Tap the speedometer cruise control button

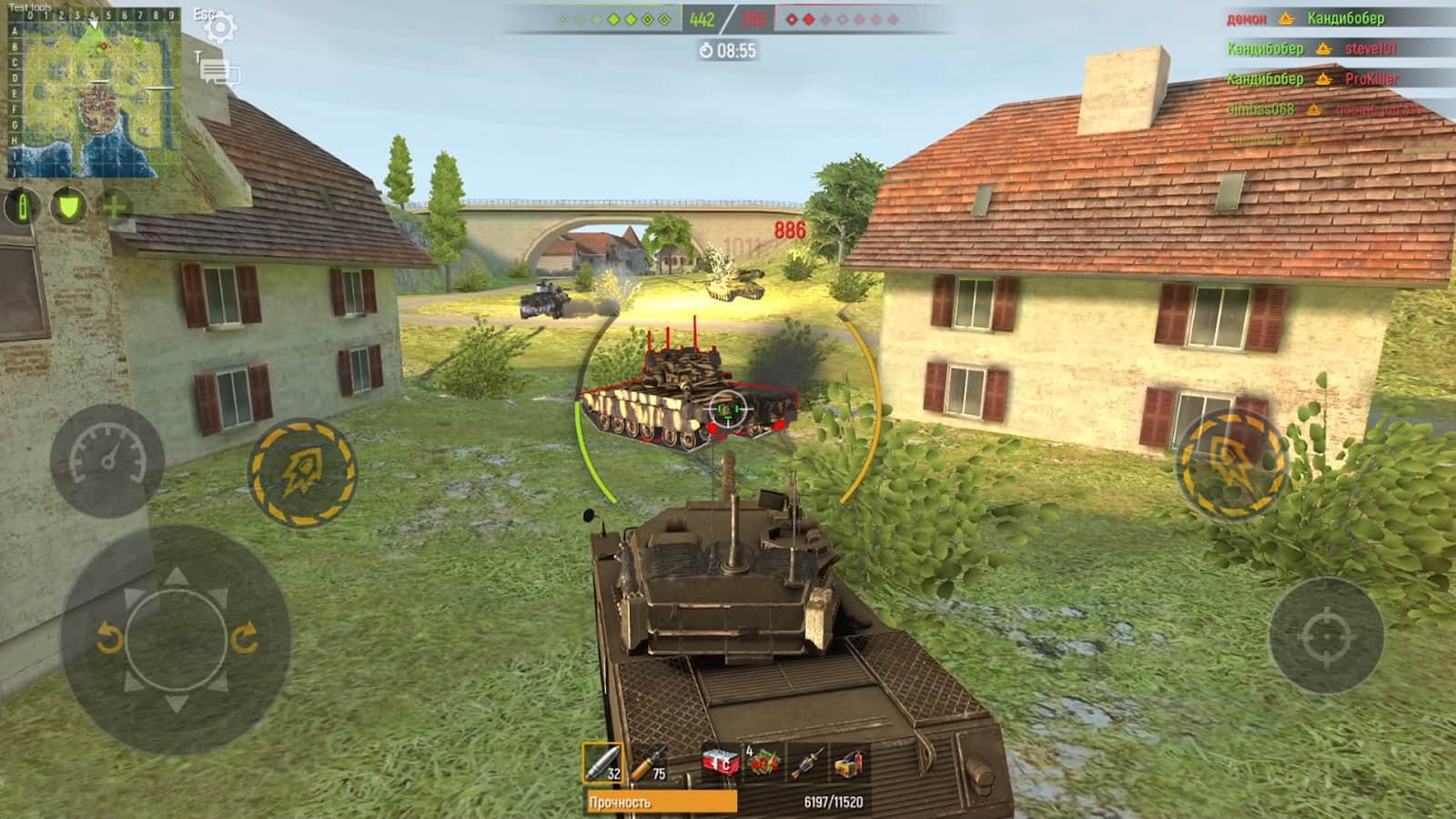pyautogui.click(x=107, y=459)
